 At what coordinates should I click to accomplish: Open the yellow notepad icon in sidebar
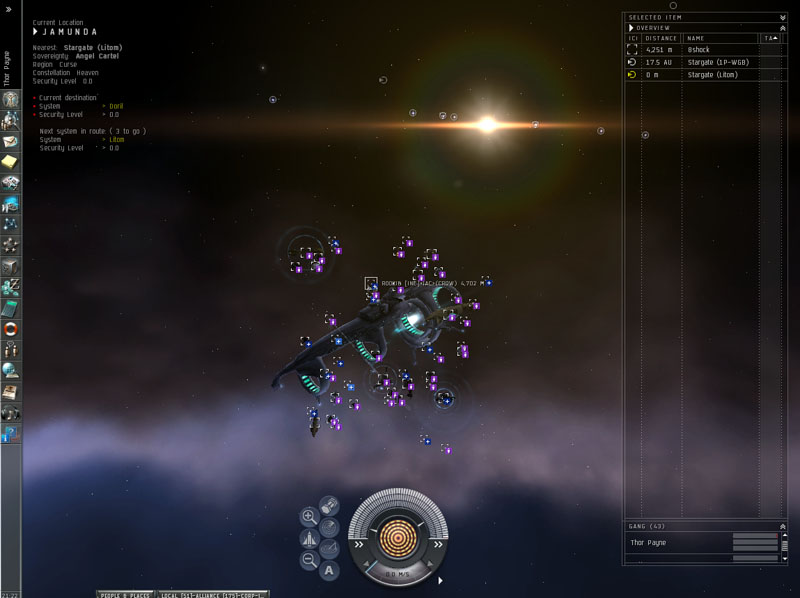[10, 161]
